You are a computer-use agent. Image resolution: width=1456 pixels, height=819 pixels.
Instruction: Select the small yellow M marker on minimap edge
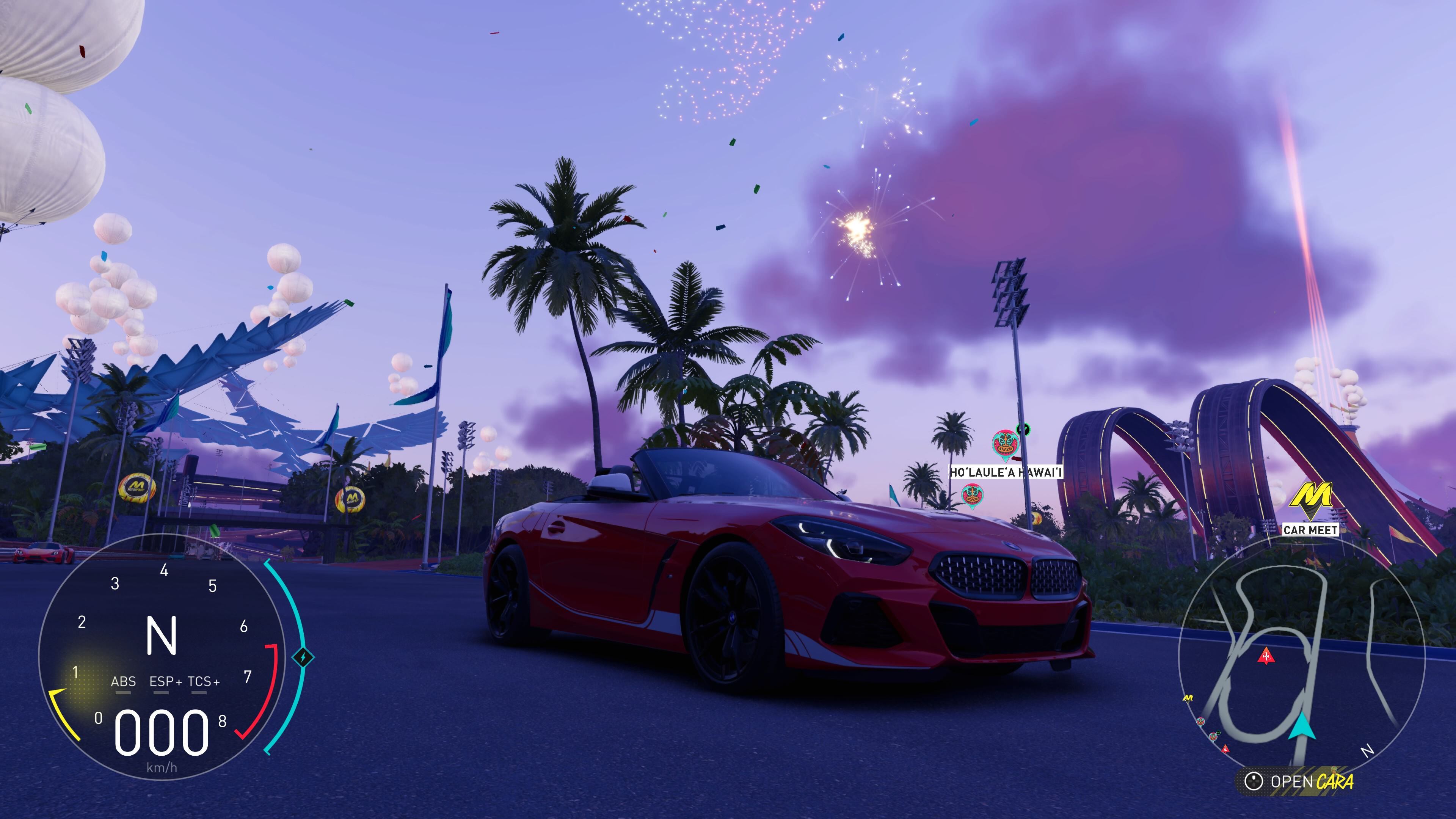(1188, 698)
